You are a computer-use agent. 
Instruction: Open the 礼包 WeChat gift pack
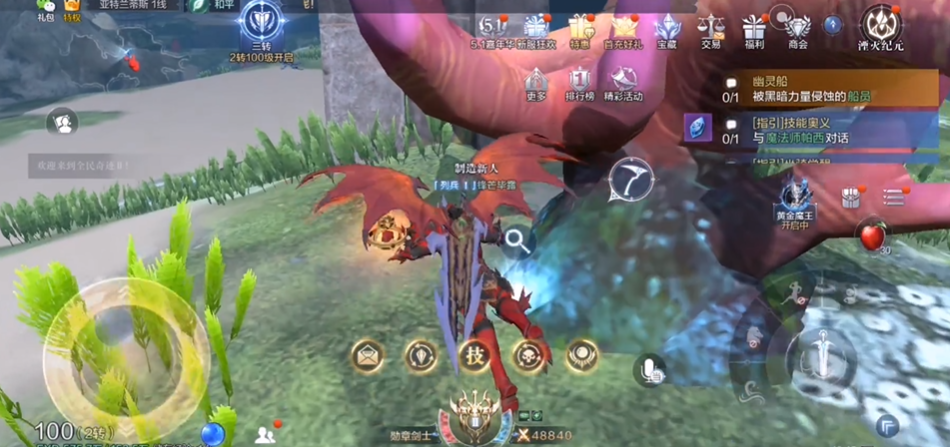45,9
